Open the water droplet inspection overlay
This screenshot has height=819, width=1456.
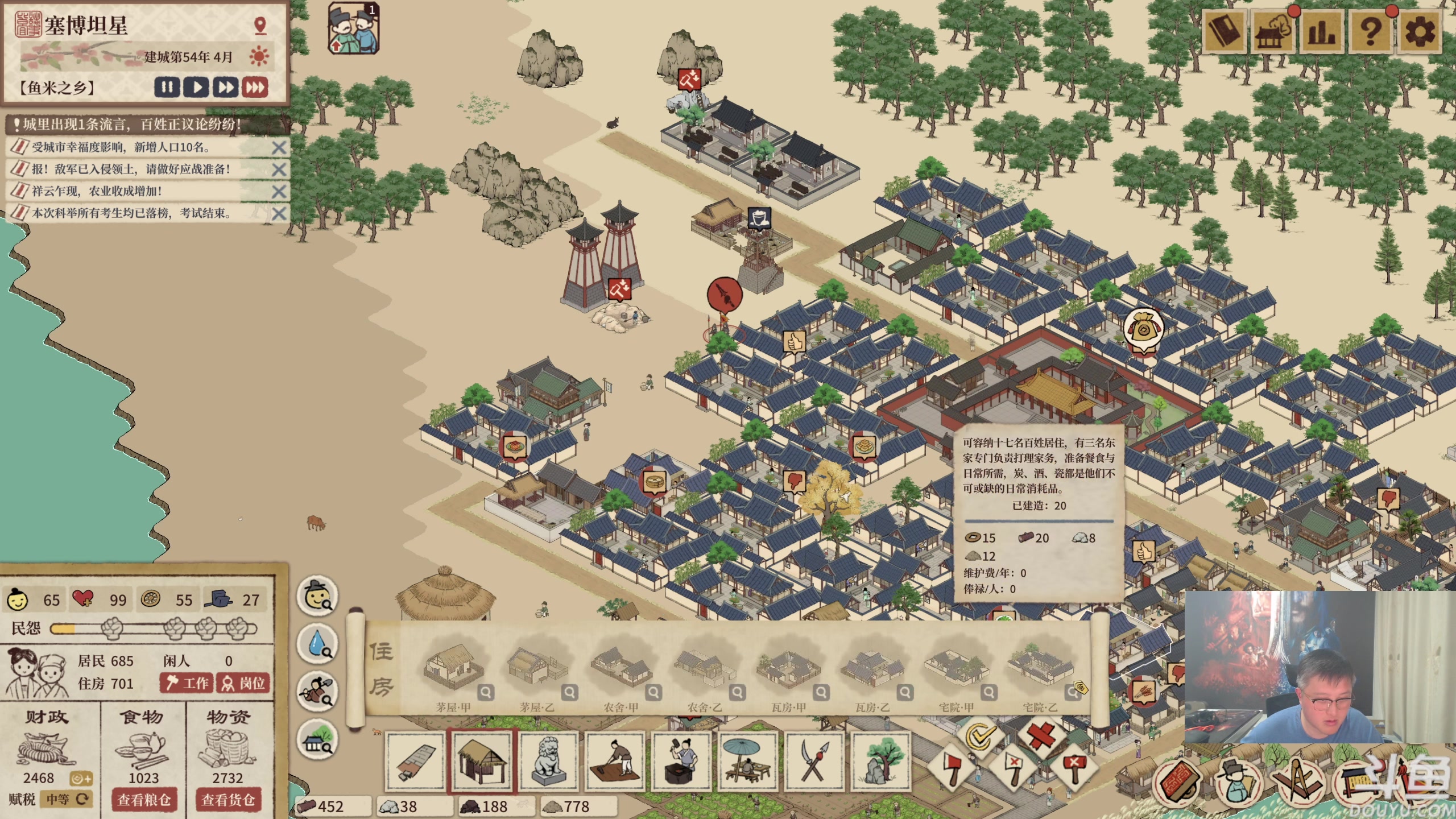coord(318,644)
